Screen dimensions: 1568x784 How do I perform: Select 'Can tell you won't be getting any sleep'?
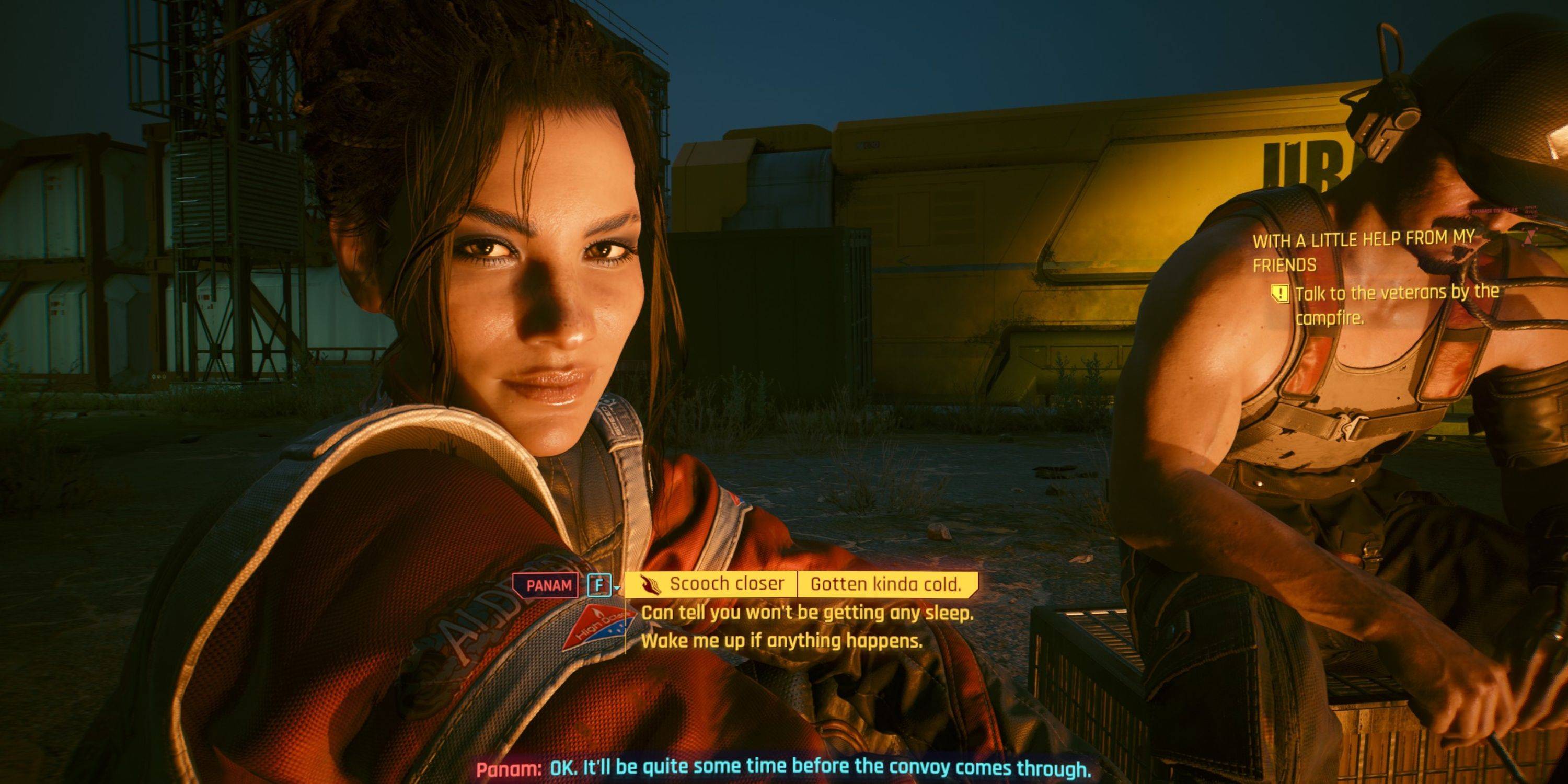tap(807, 613)
